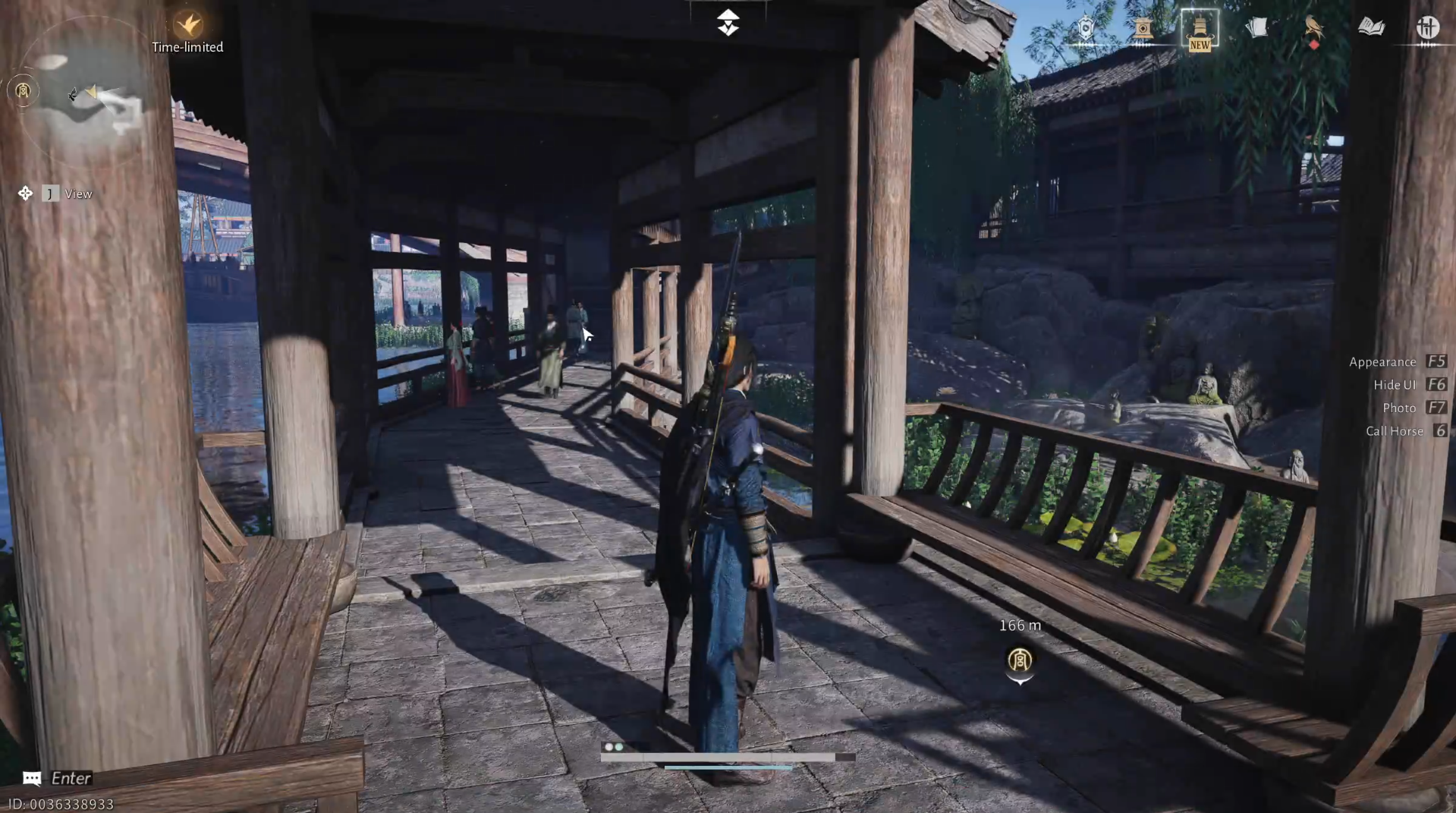Open the book journal icon
The height and width of the screenshot is (813, 1456).
pyautogui.click(x=1372, y=27)
